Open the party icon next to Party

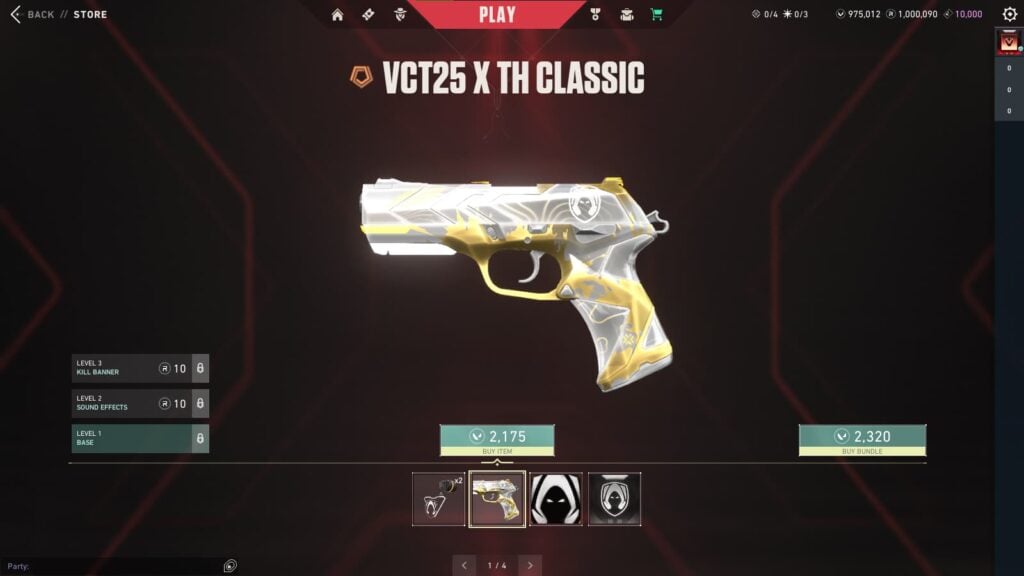[230, 566]
